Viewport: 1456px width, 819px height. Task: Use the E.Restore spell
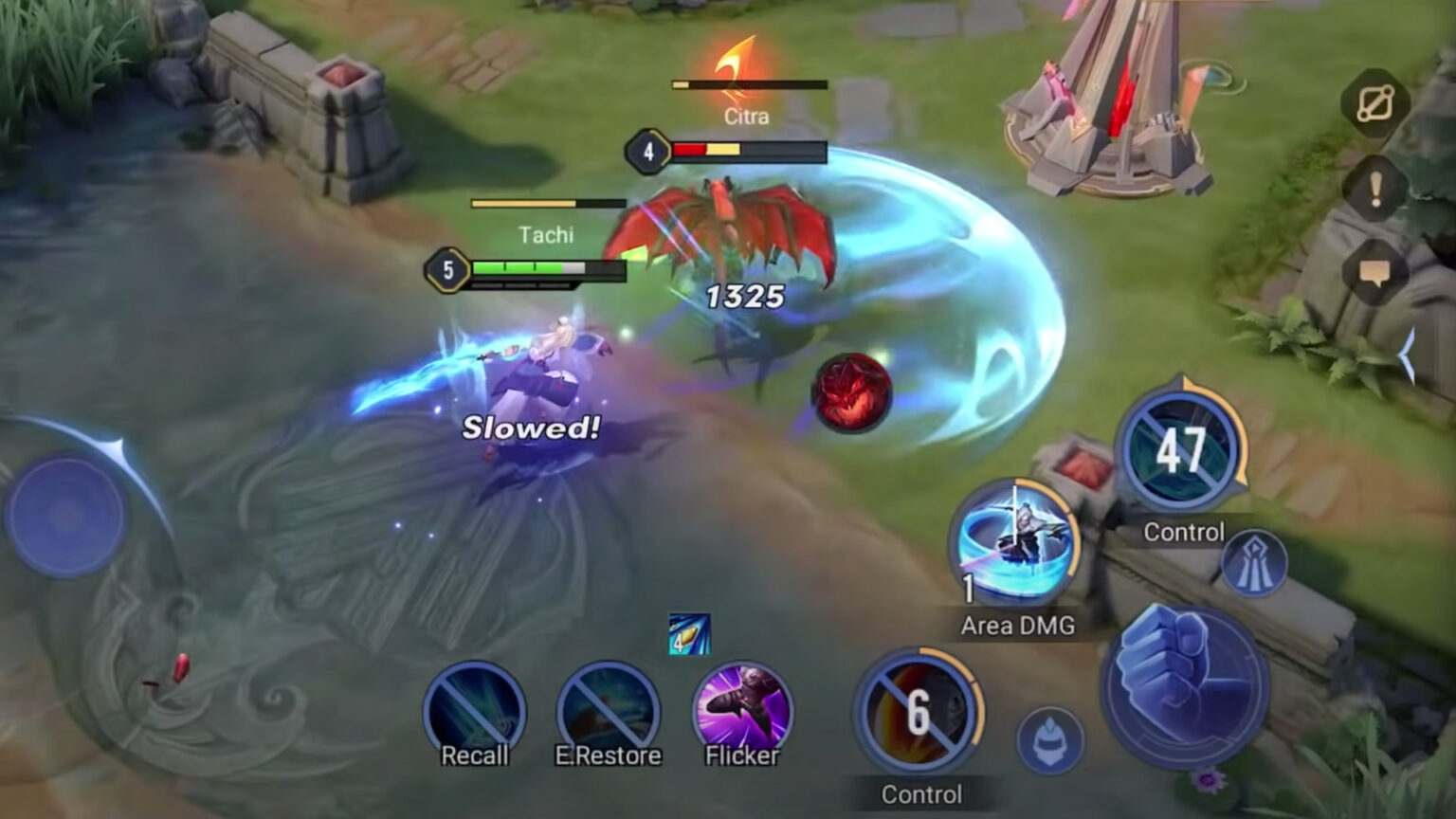(608, 713)
